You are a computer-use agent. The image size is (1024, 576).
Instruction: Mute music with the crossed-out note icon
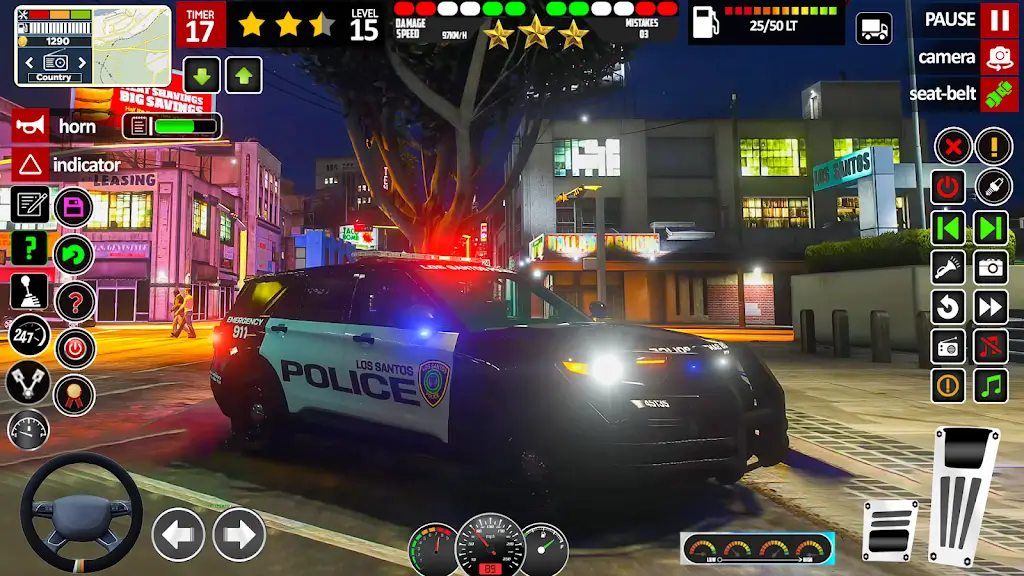pyautogui.click(x=991, y=346)
